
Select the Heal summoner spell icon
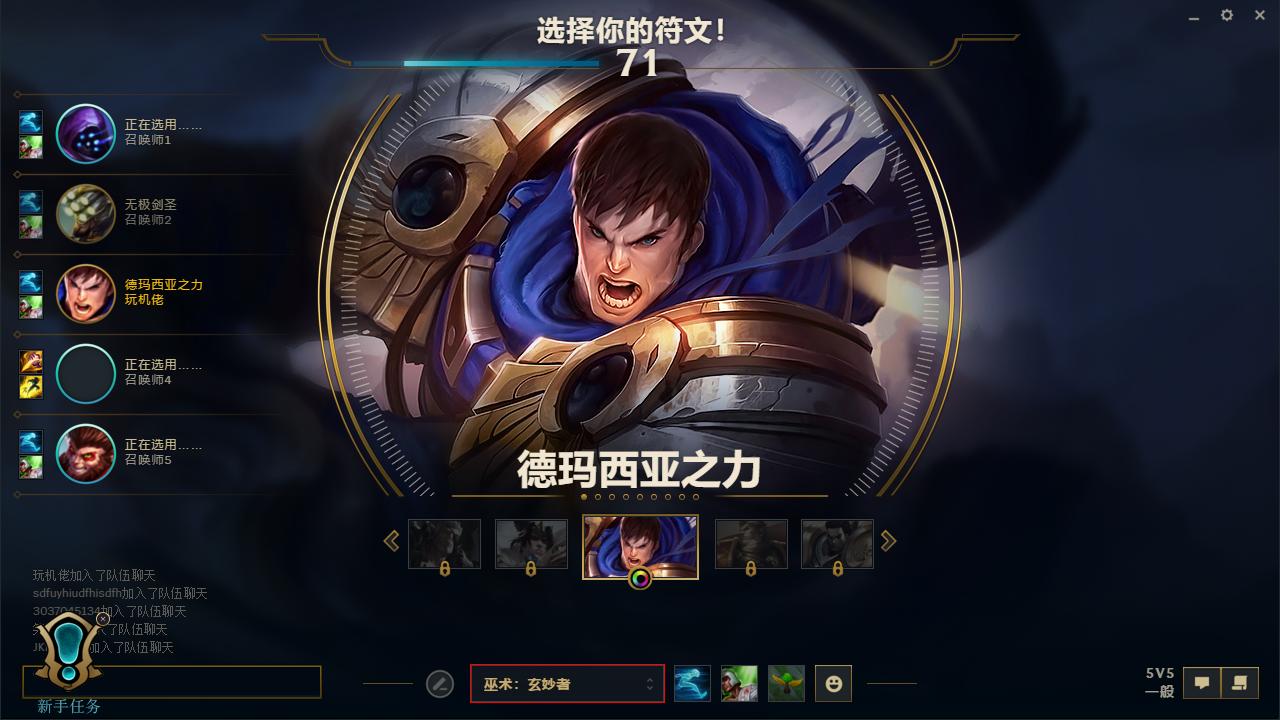coord(740,683)
